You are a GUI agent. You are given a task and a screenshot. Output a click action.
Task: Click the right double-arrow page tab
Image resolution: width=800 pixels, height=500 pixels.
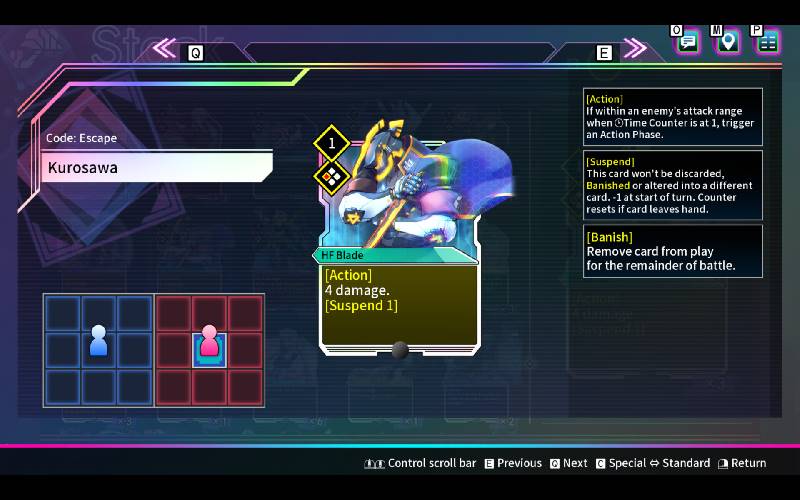click(634, 48)
